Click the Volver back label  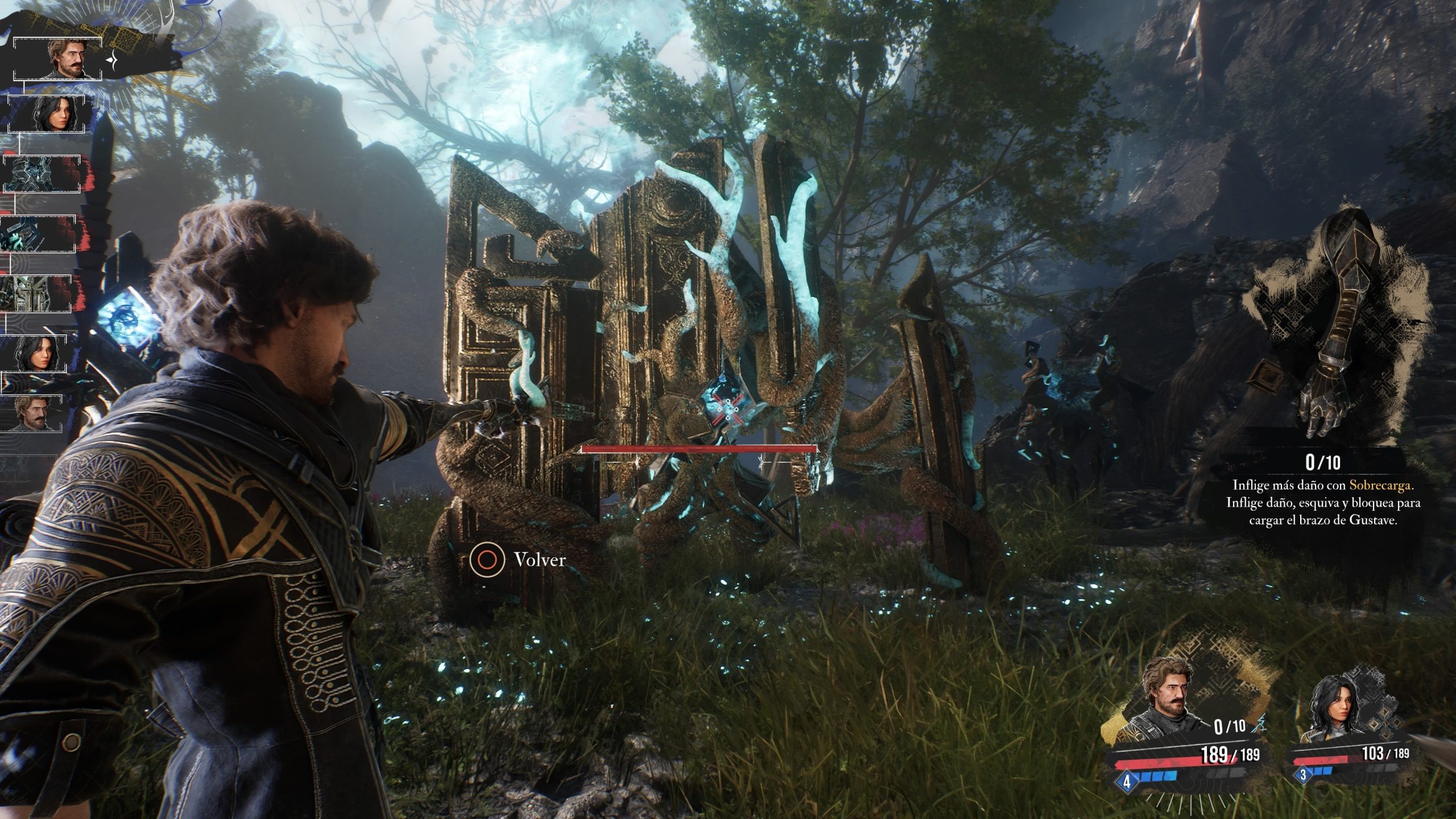click(x=539, y=560)
